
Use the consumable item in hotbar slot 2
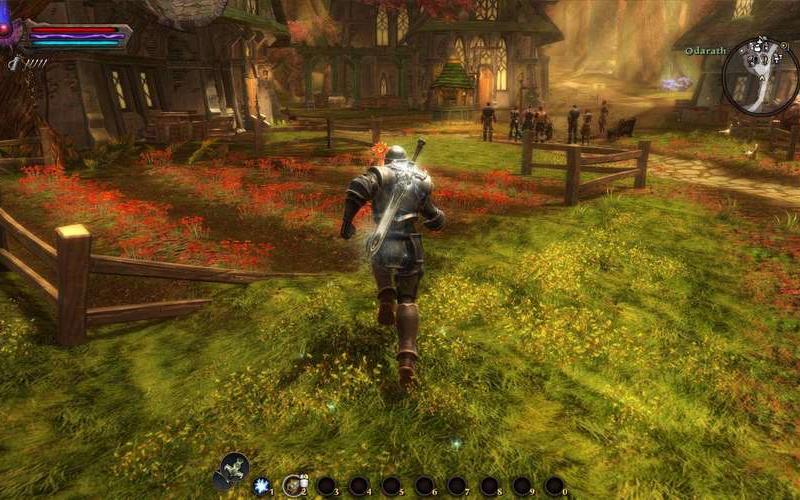click(x=293, y=485)
